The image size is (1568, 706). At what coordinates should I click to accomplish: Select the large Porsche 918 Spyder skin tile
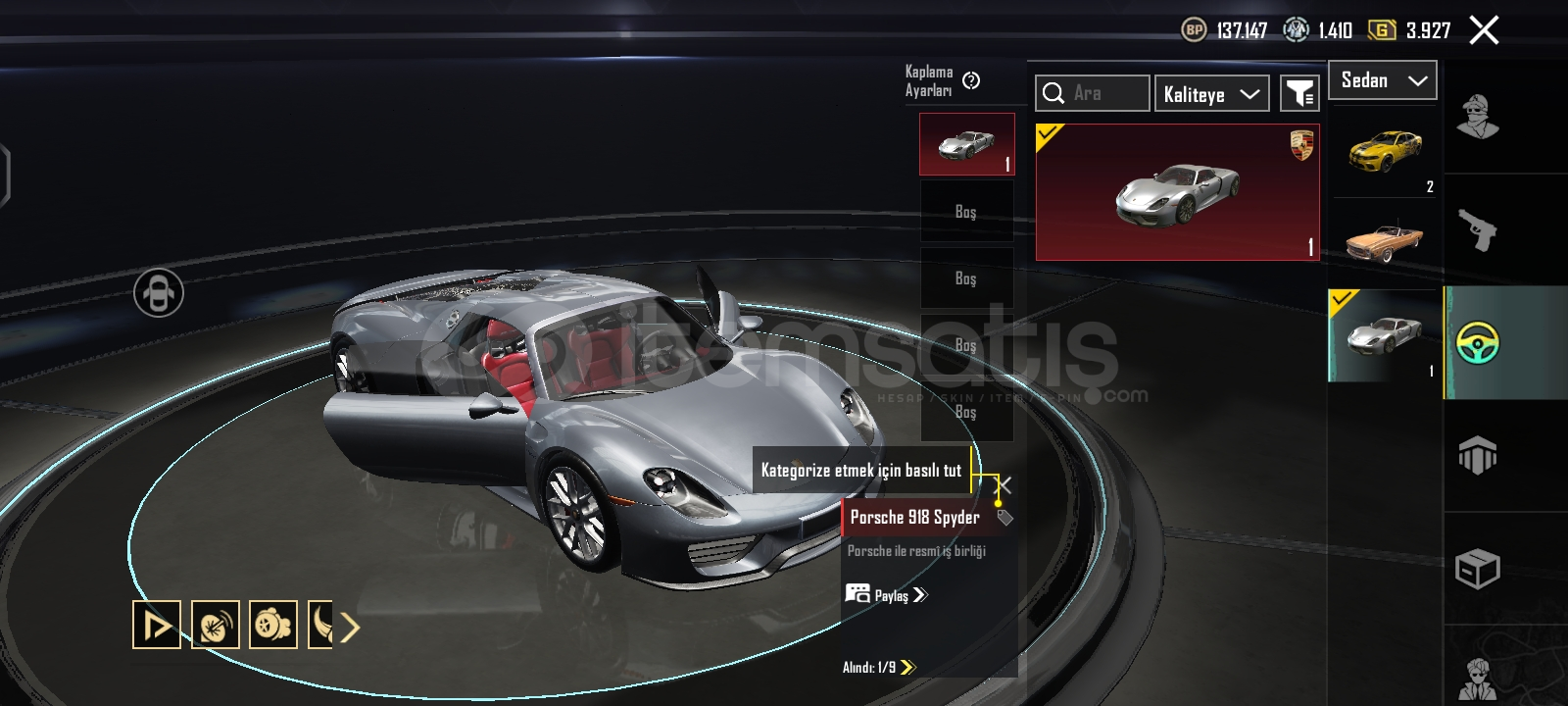[1177, 192]
